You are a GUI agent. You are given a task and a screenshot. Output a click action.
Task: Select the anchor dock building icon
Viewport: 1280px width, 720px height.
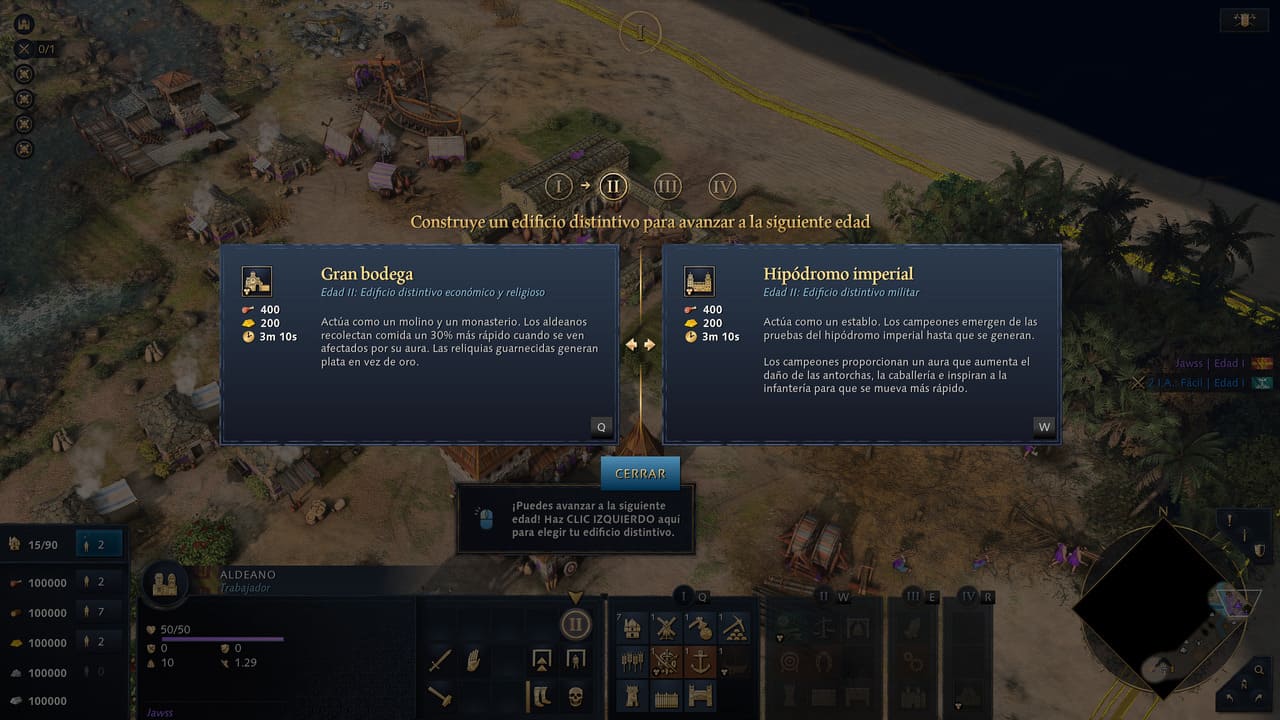click(x=700, y=660)
